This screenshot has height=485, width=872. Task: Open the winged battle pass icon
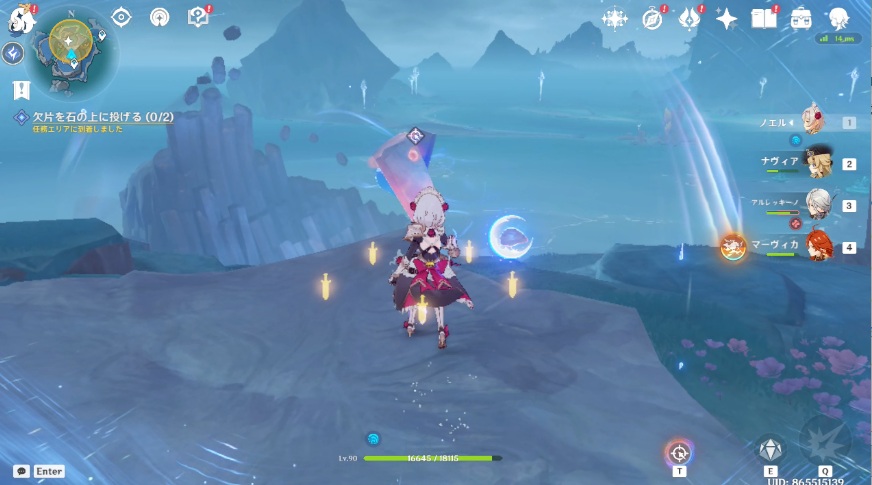pyautogui.click(x=690, y=19)
